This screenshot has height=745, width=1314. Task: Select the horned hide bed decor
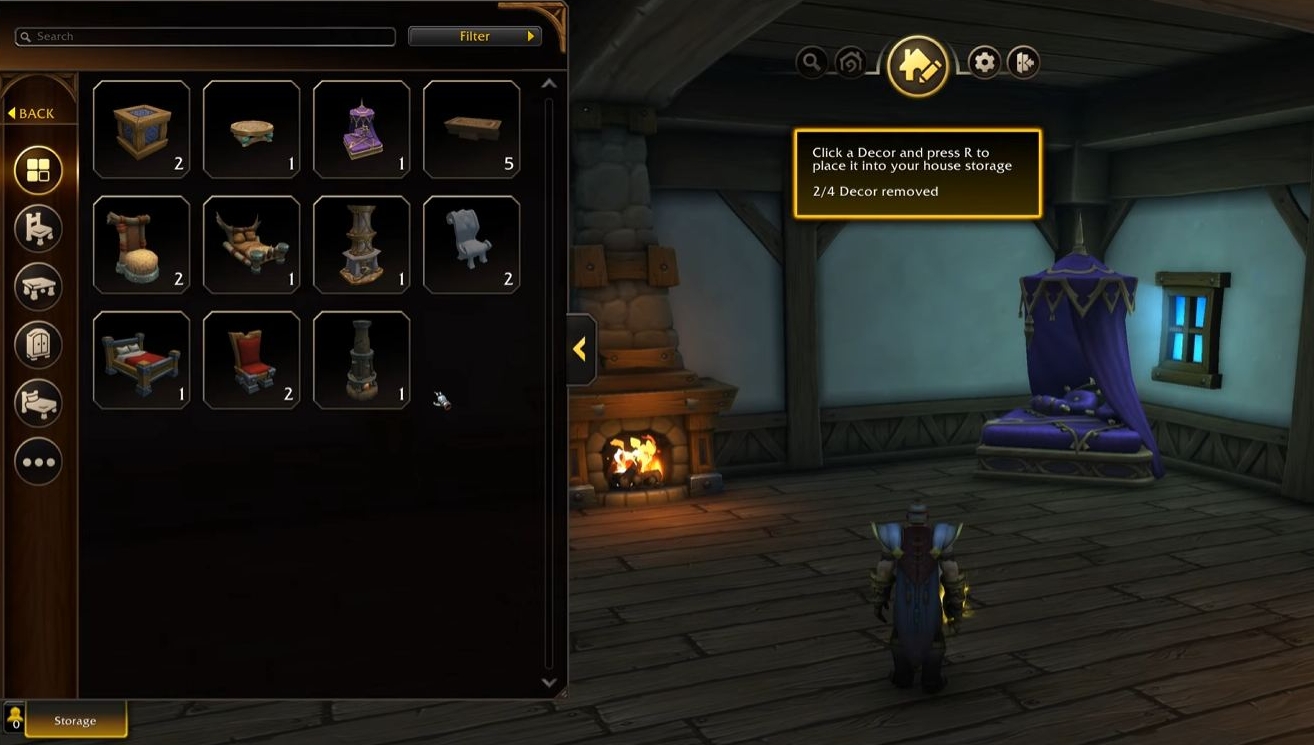[251, 245]
